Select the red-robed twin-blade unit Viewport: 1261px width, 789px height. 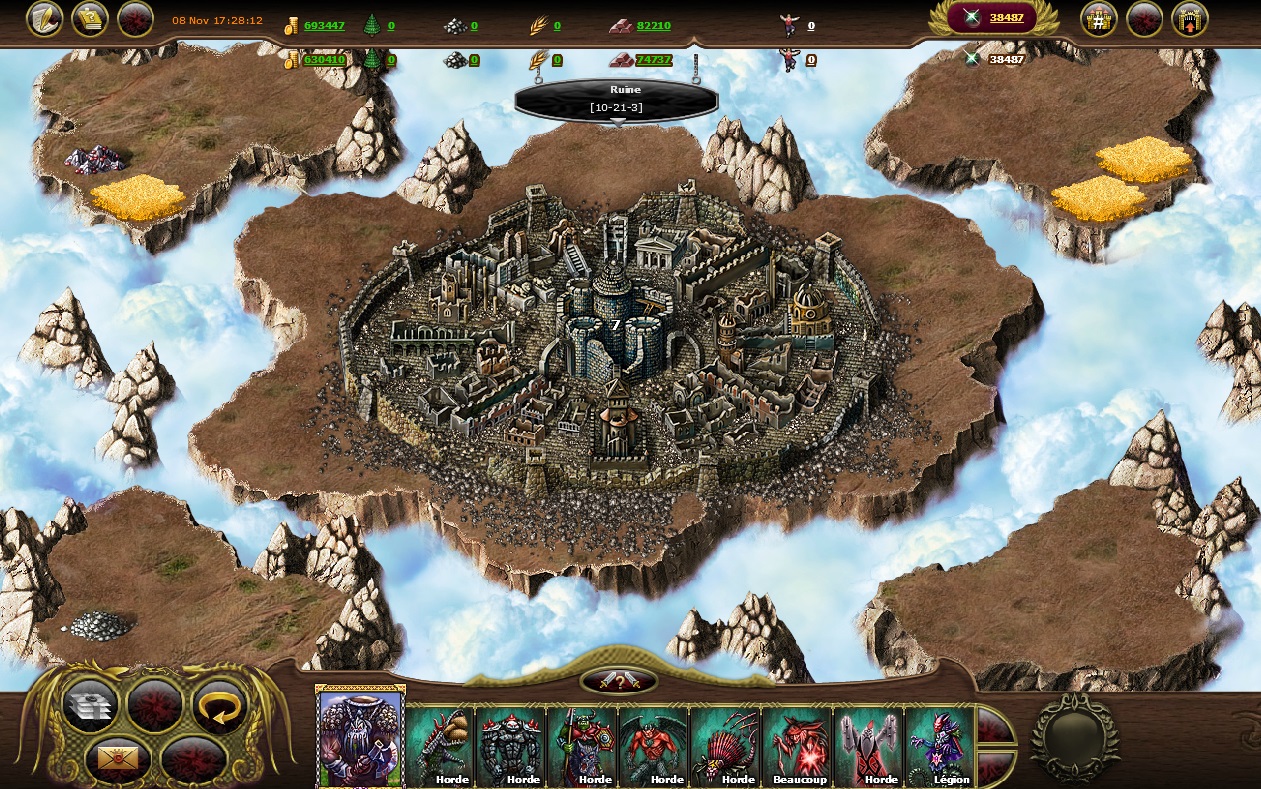click(869, 747)
